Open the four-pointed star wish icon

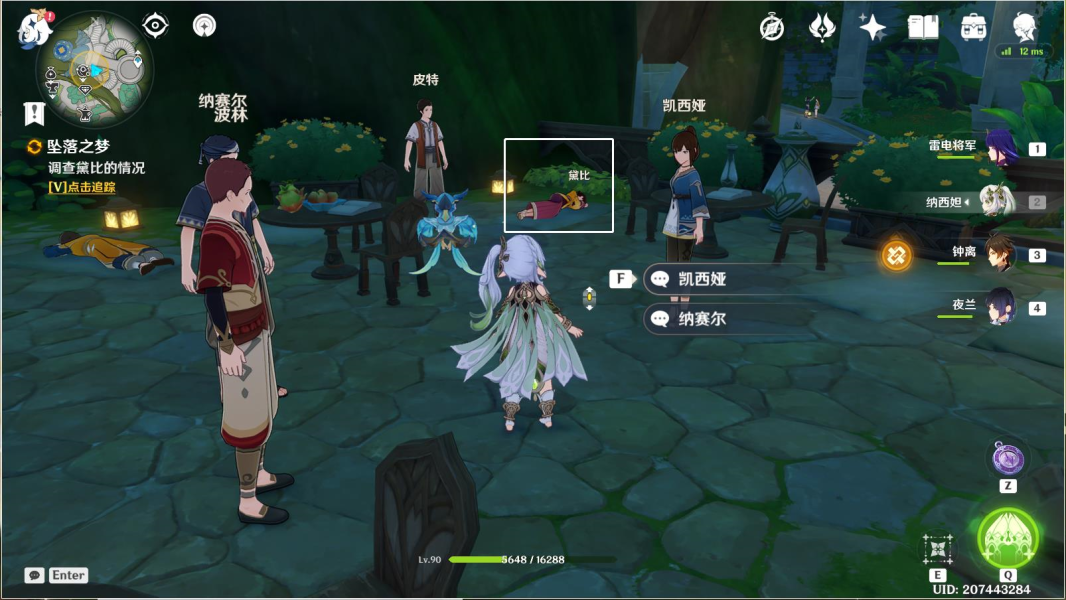872,28
